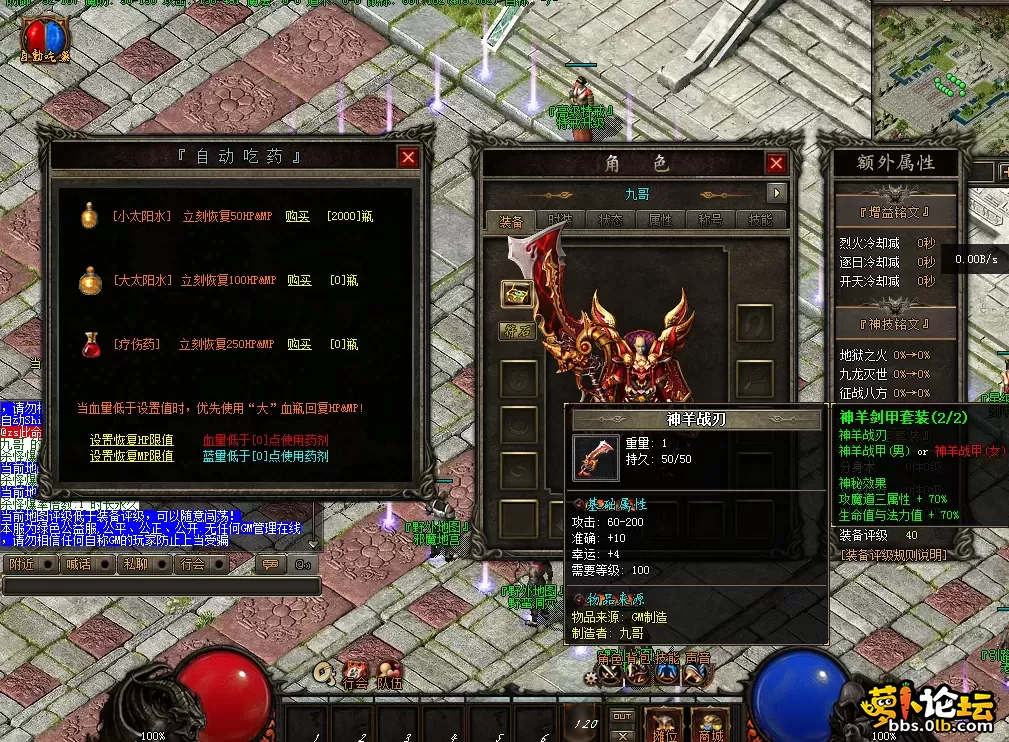Buy 大太阳水 via its 购买 link
Image resolution: width=1009 pixels, height=742 pixels.
tap(299, 281)
